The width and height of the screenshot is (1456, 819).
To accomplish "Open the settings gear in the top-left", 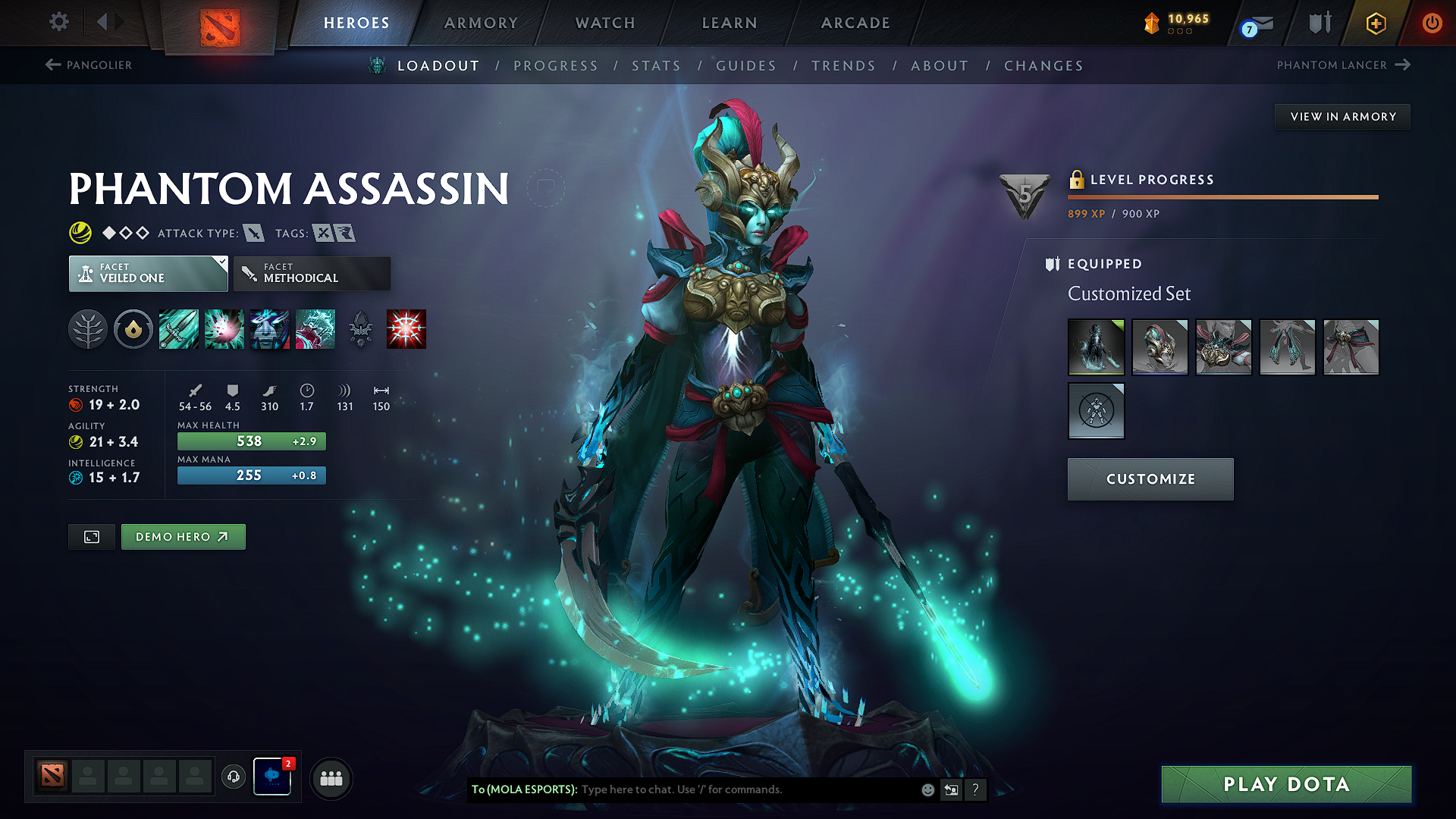I will pyautogui.click(x=58, y=22).
